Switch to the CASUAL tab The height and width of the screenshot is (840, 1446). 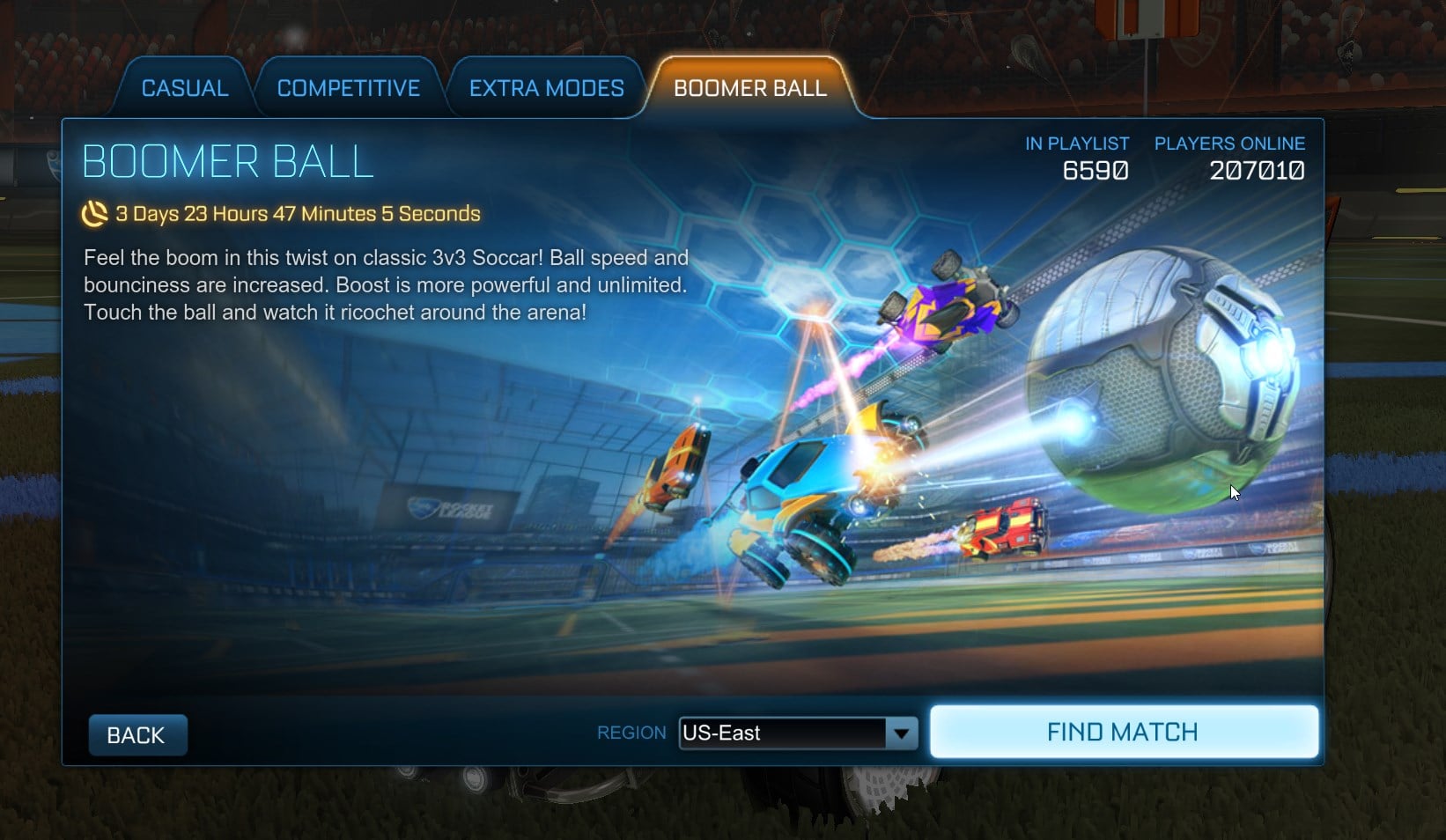[183, 87]
